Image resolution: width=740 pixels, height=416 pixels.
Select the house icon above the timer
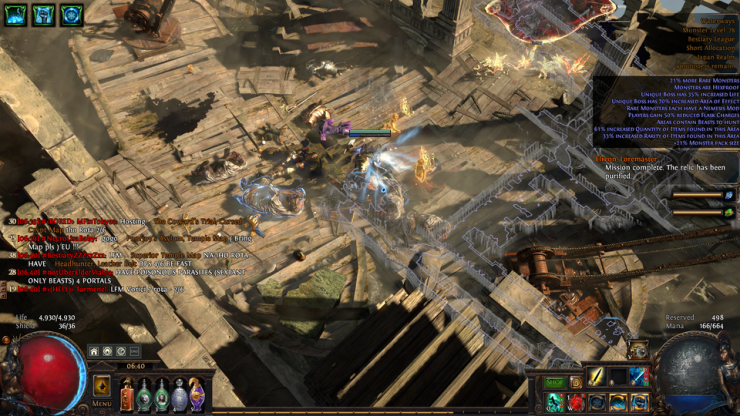(x=94, y=352)
